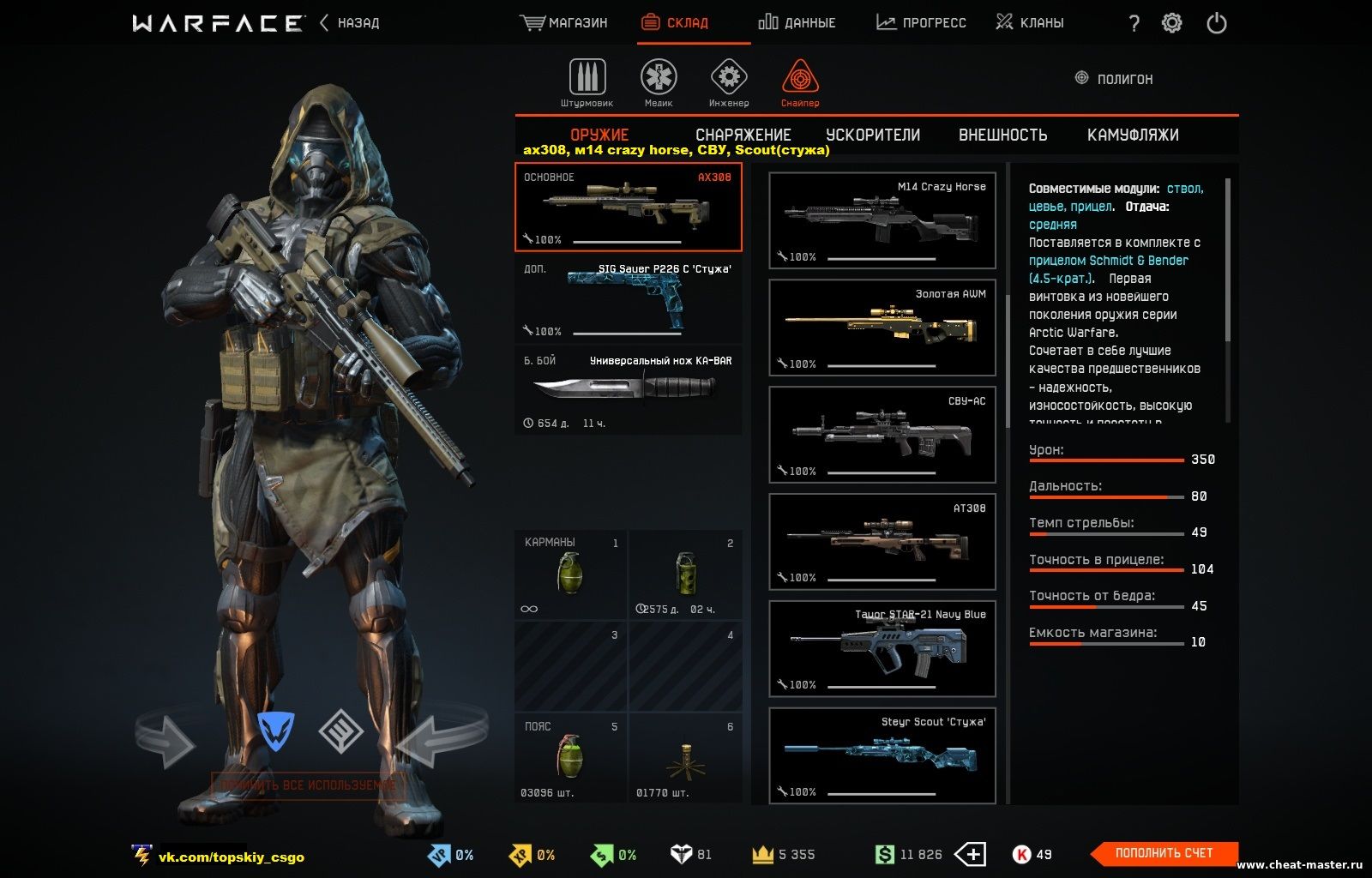This screenshot has height=878, width=1372.
Task: Open the КЛАНЫ clans menu
Action: click(x=1030, y=23)
